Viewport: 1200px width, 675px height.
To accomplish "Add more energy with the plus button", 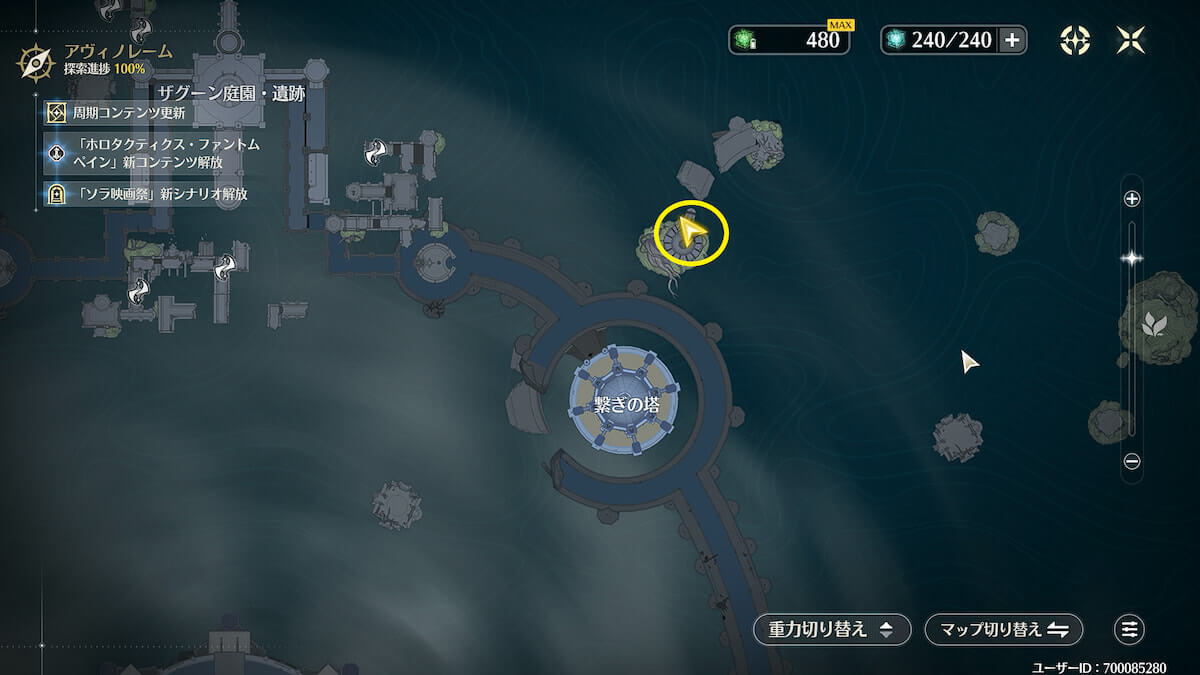I will coord(1012,40).
